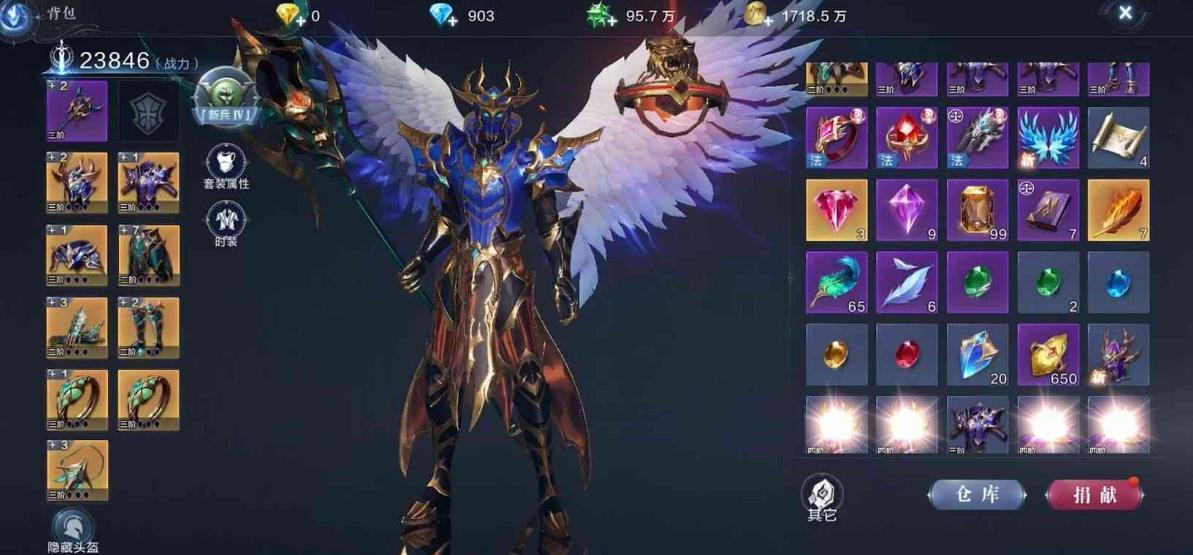Select the gold ore stack of 650
The width and height of the screenshot is (1193, 555).
point(1048,354)
